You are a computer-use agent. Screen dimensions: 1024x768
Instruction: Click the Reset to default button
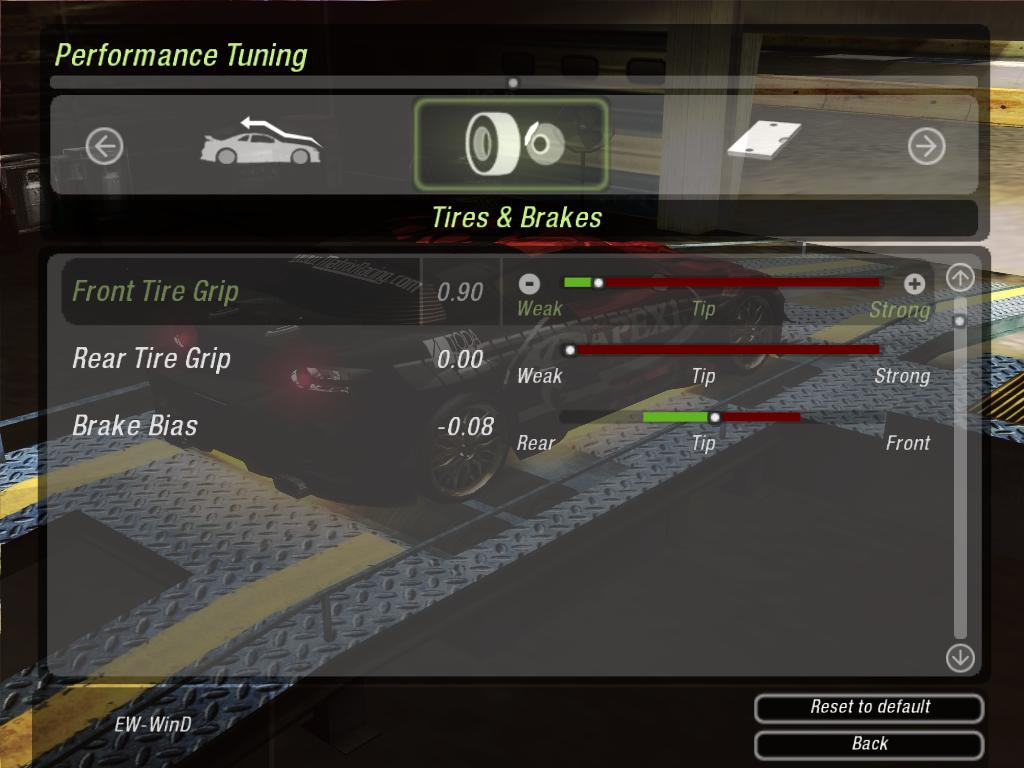(869, 707)
